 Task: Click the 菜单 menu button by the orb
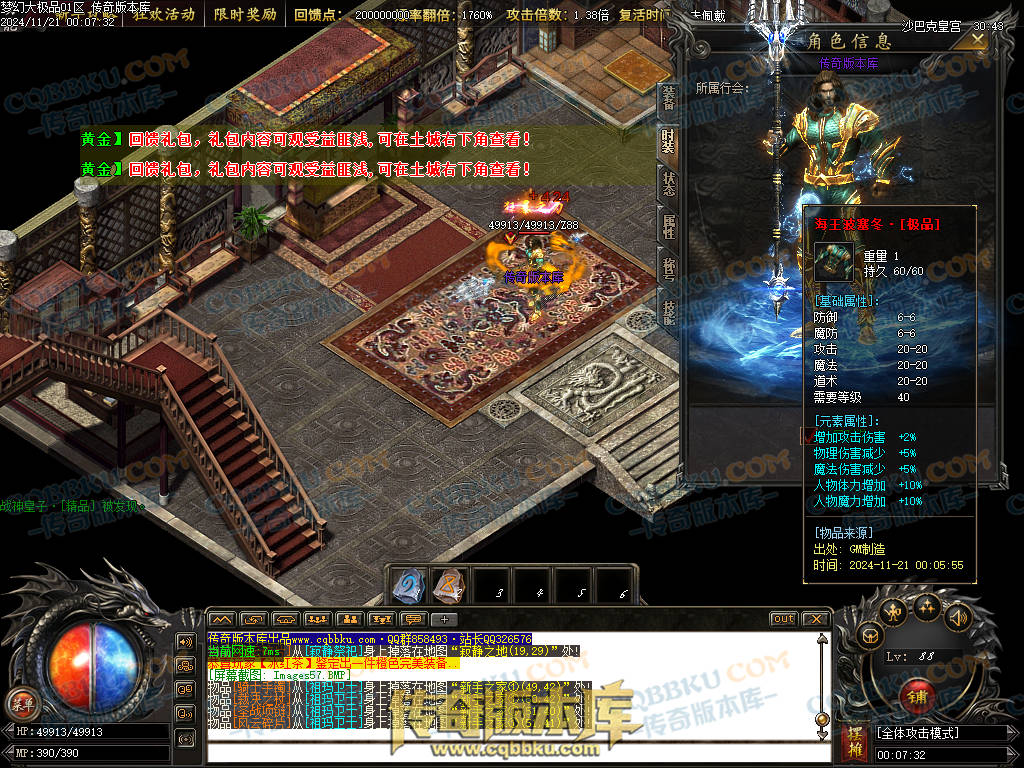pyautogui.click(x=21, y=702)
